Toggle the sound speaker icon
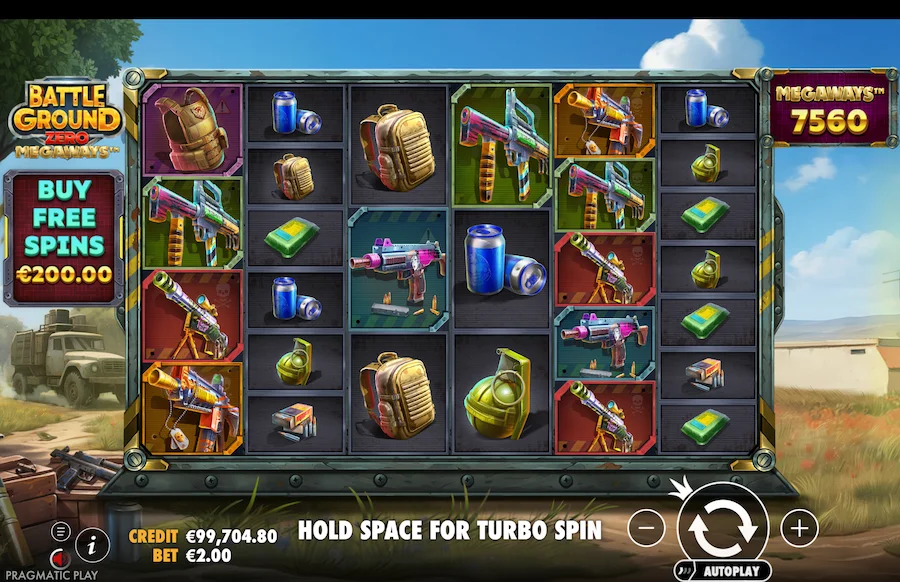900x582 pixels. coord(62,556)
